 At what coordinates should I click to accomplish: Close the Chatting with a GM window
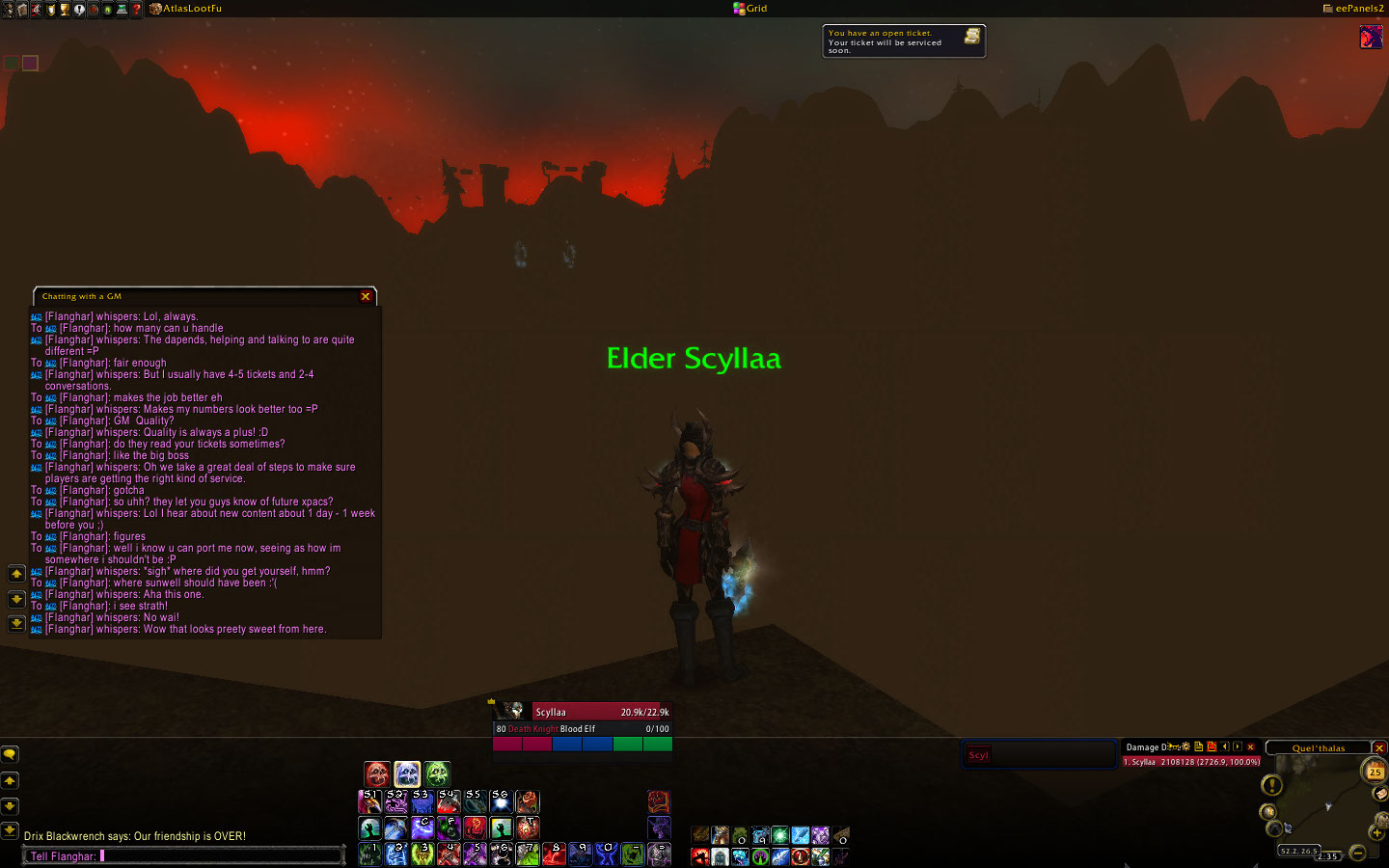(366, 296)
